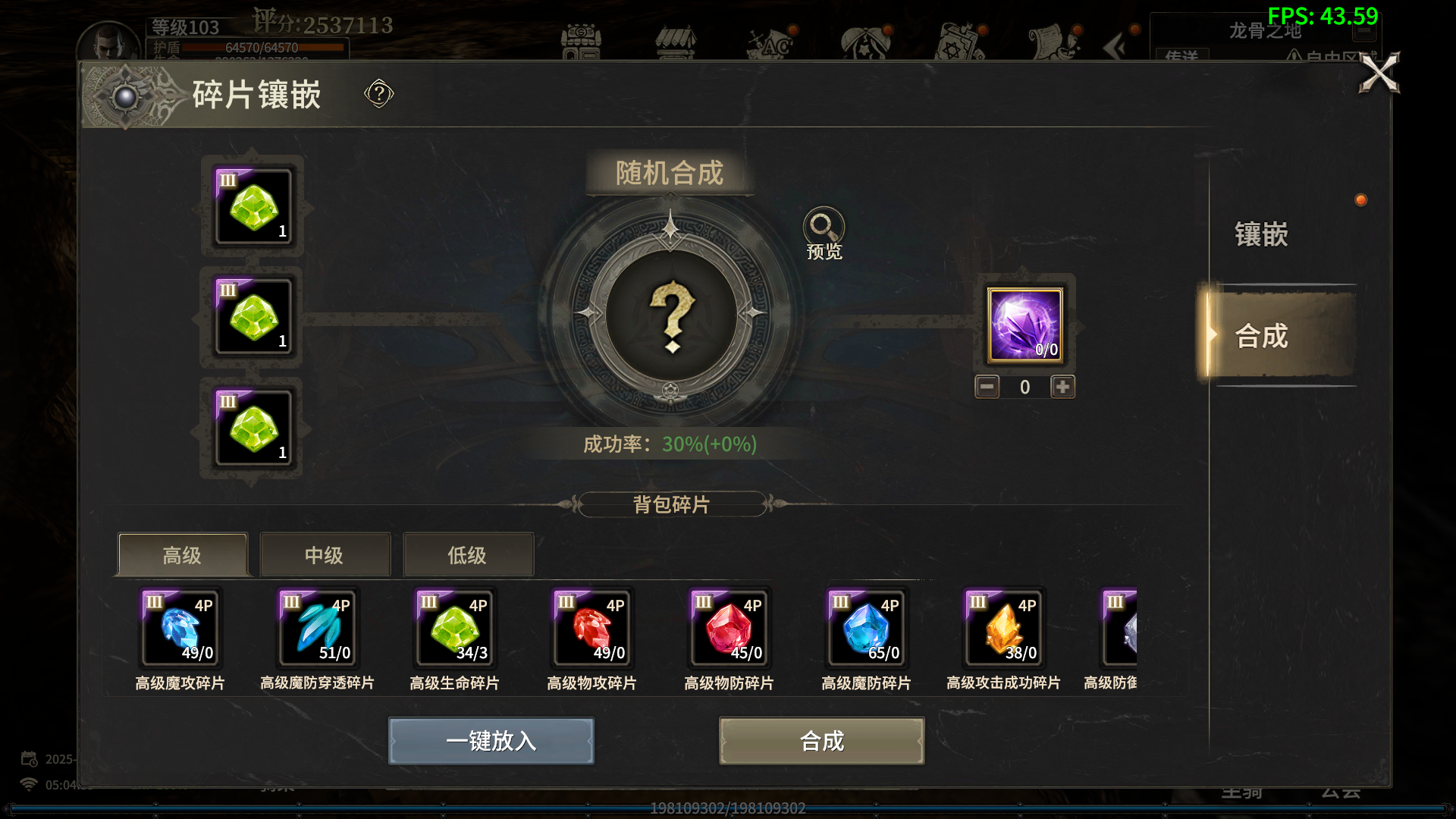
Task: Open the question mark help icon
Action: pyautogui.click(x=378, y=94)
